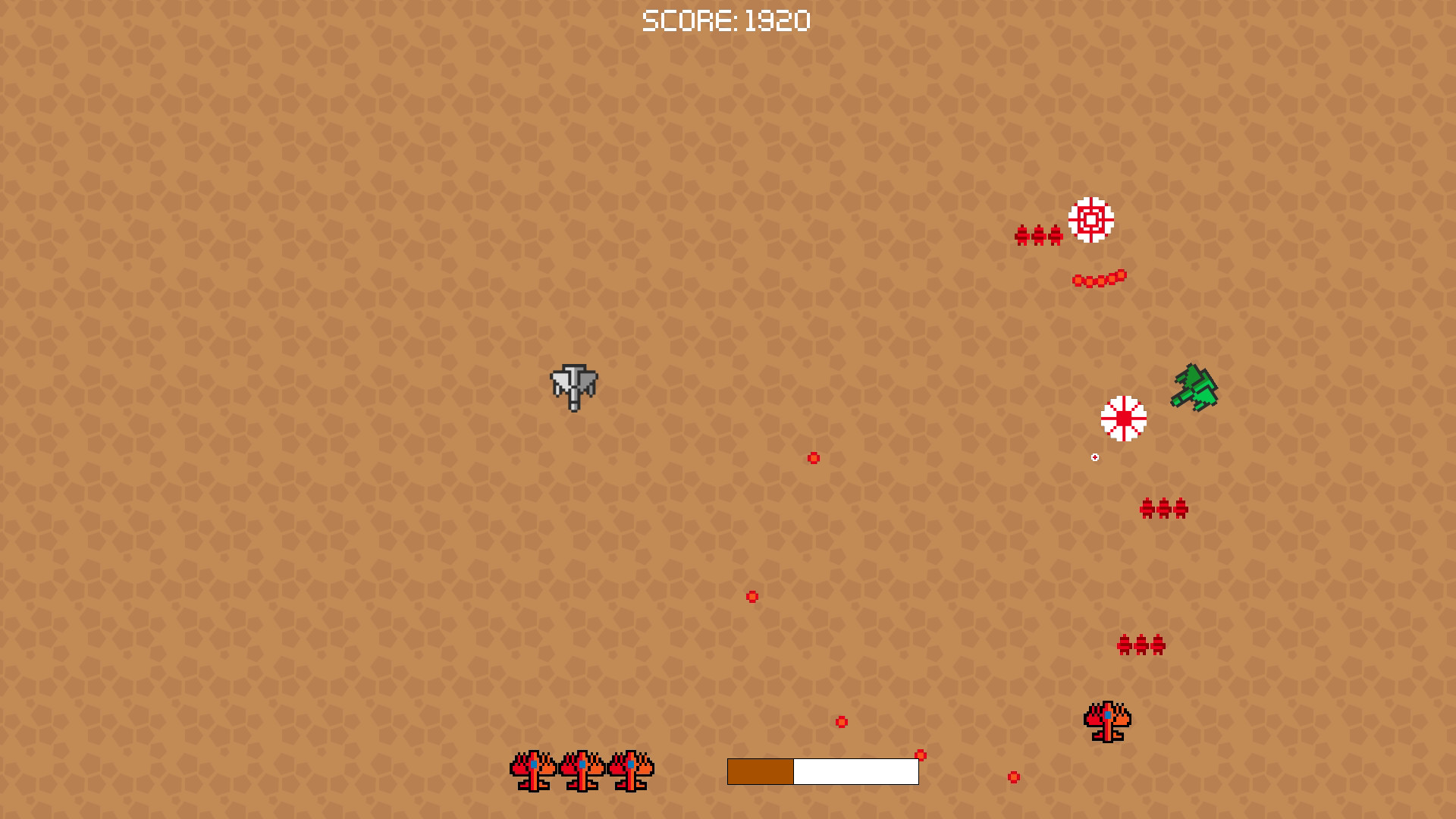Viewport: 1456px width, 819px height.
Task: Click the gray elephant-like player ship
Action: point(573,387)
